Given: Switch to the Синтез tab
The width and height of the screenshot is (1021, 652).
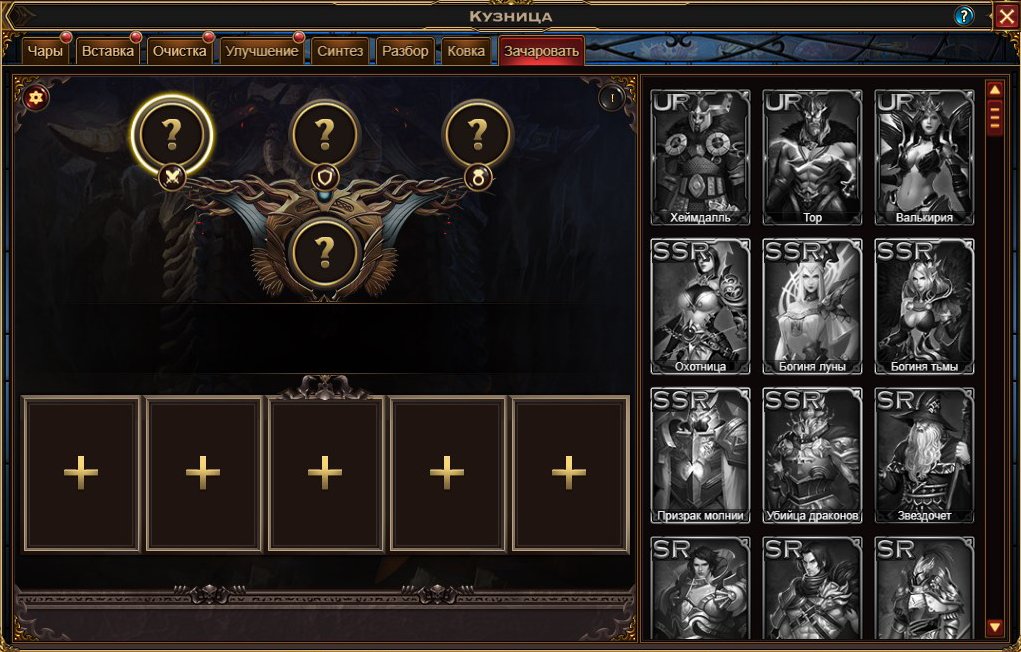Looking at the screenshot, I should click(x=340, y=52).
